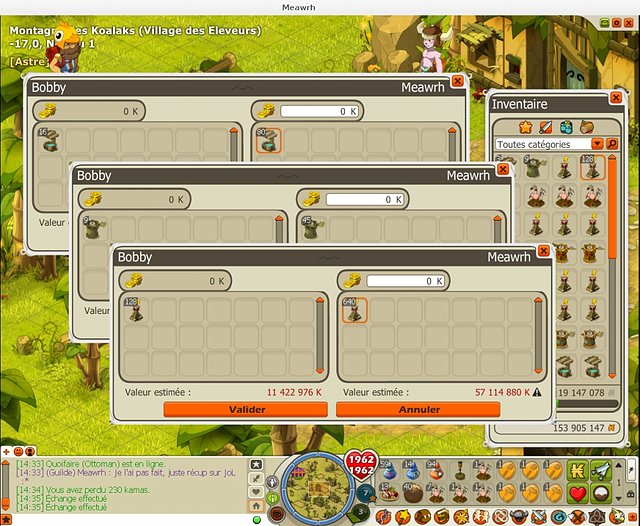Confirm the trade with the Valider button

[246, 409]
